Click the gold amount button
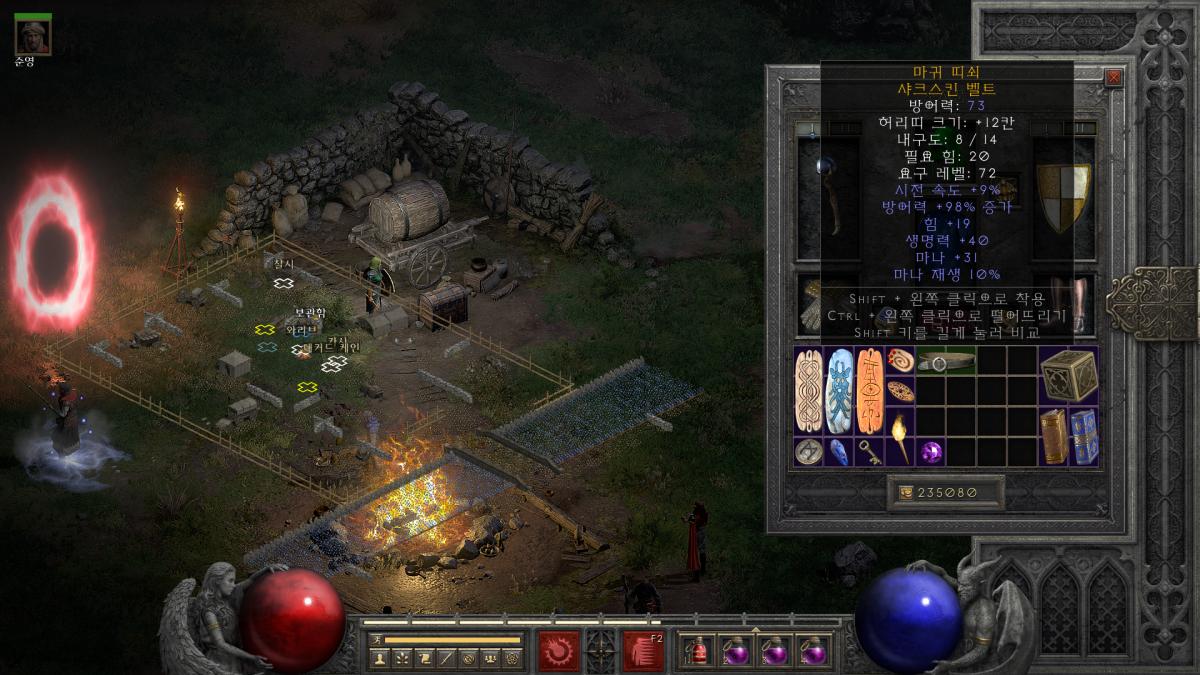 pyautogui.click(x=931, y=492)
